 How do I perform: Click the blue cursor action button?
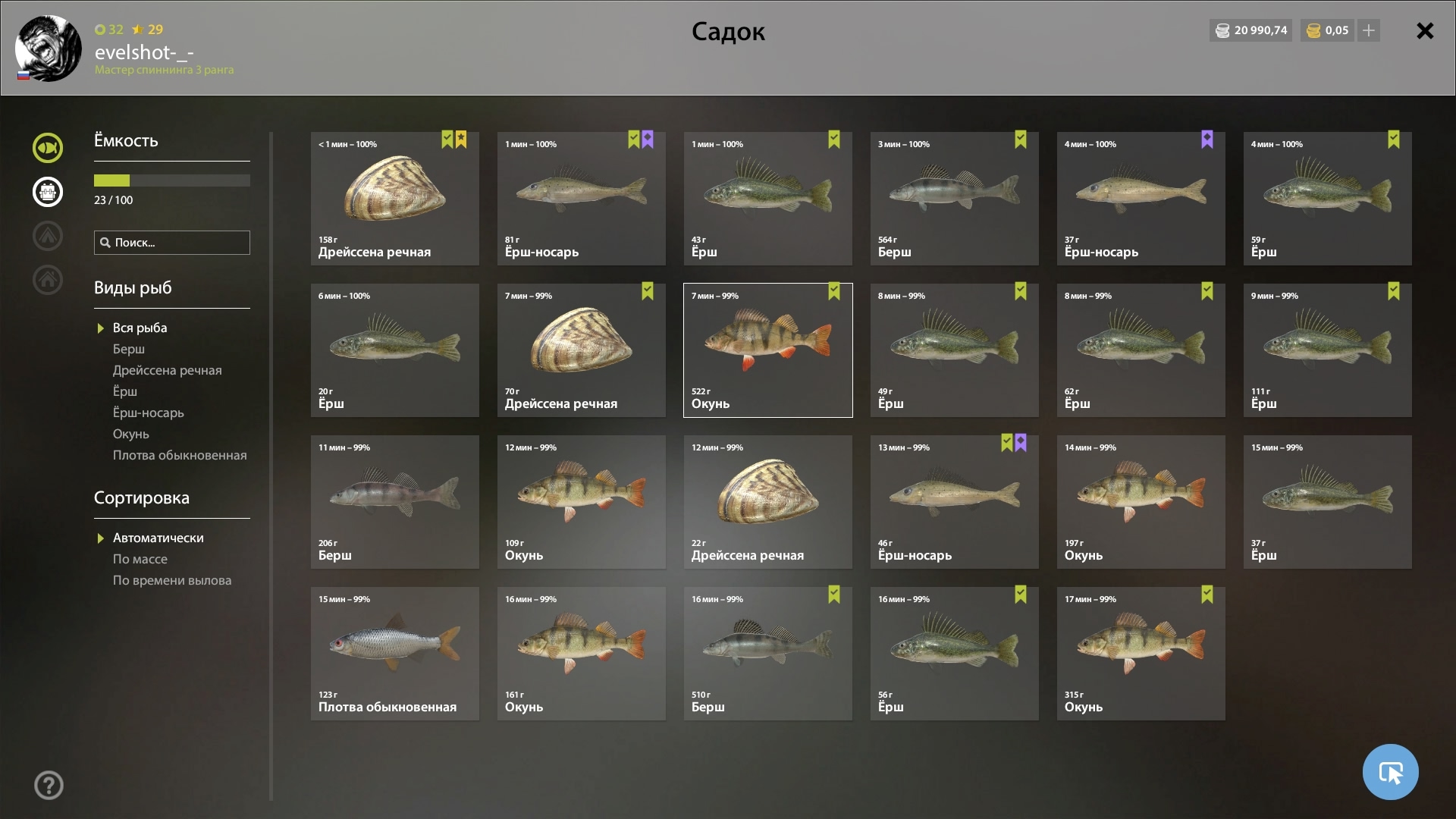coord(1390,772)
